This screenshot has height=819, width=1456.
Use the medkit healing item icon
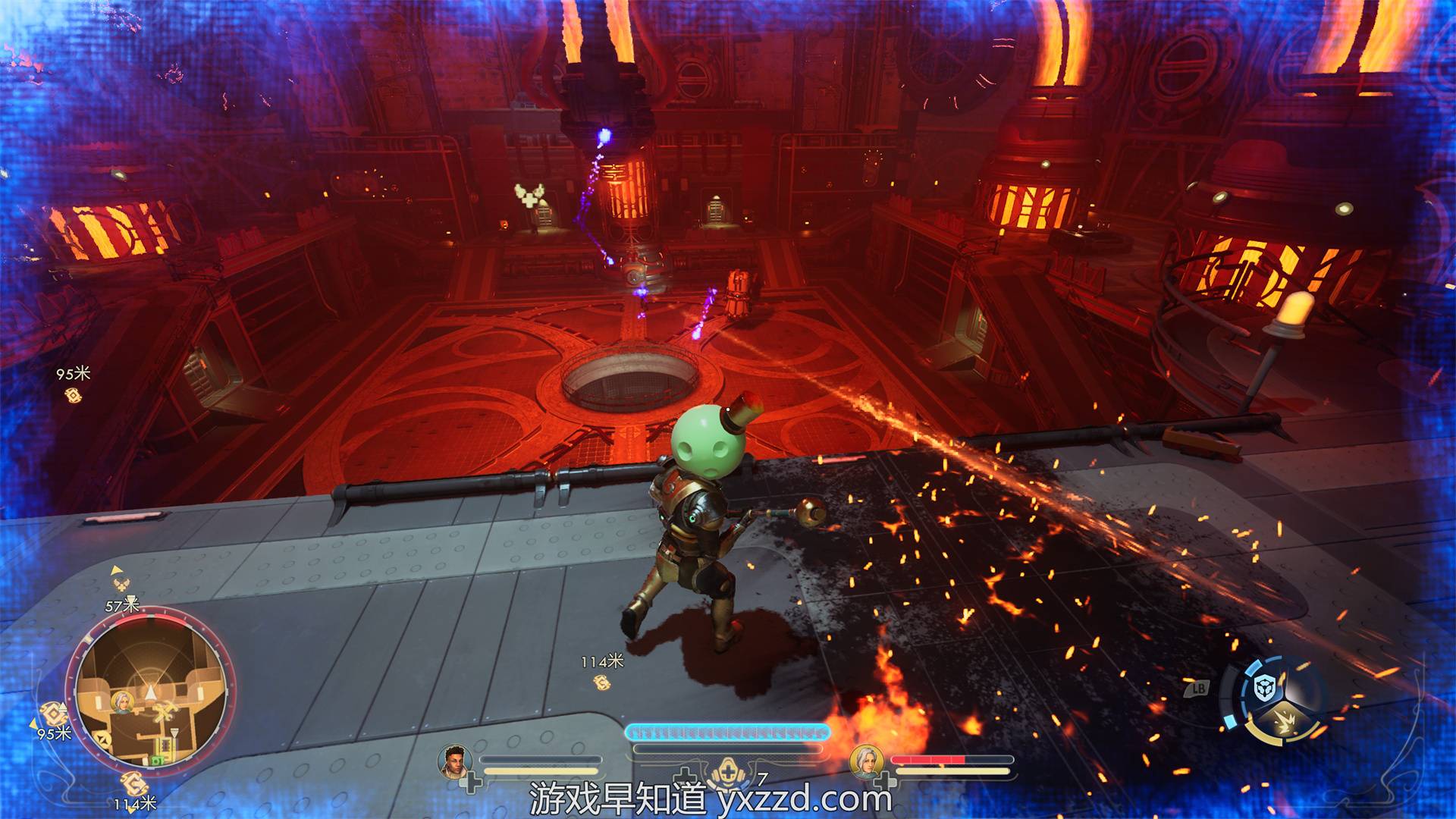pos(730,771)
